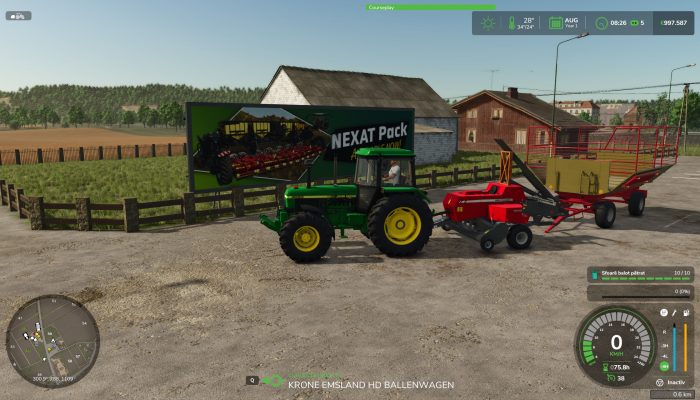This screenshot has width=700, height=400.
Task: Select the August calendar icon
Action: tap(554, 22)
